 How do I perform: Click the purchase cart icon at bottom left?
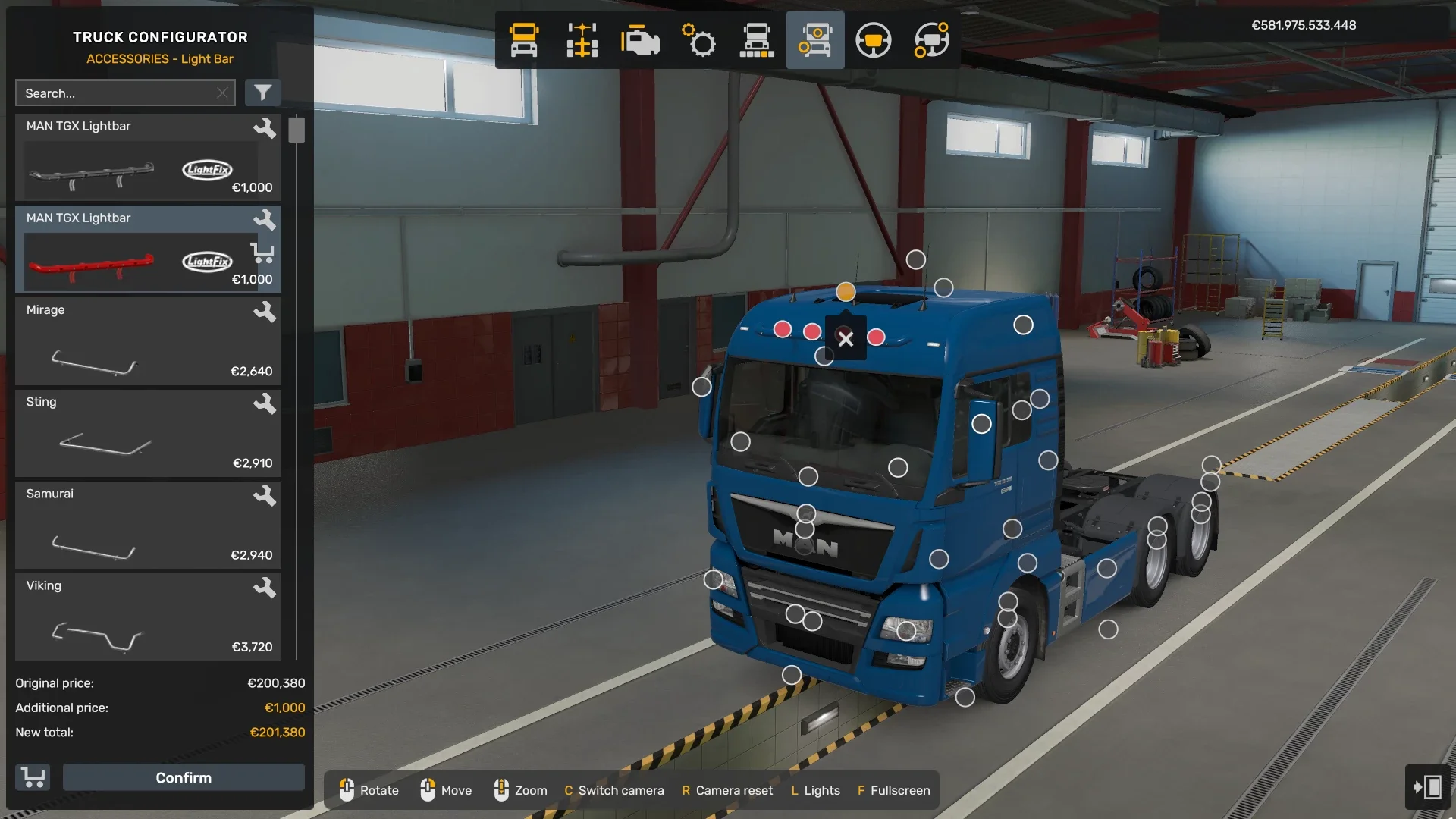[x=32, y=777]
